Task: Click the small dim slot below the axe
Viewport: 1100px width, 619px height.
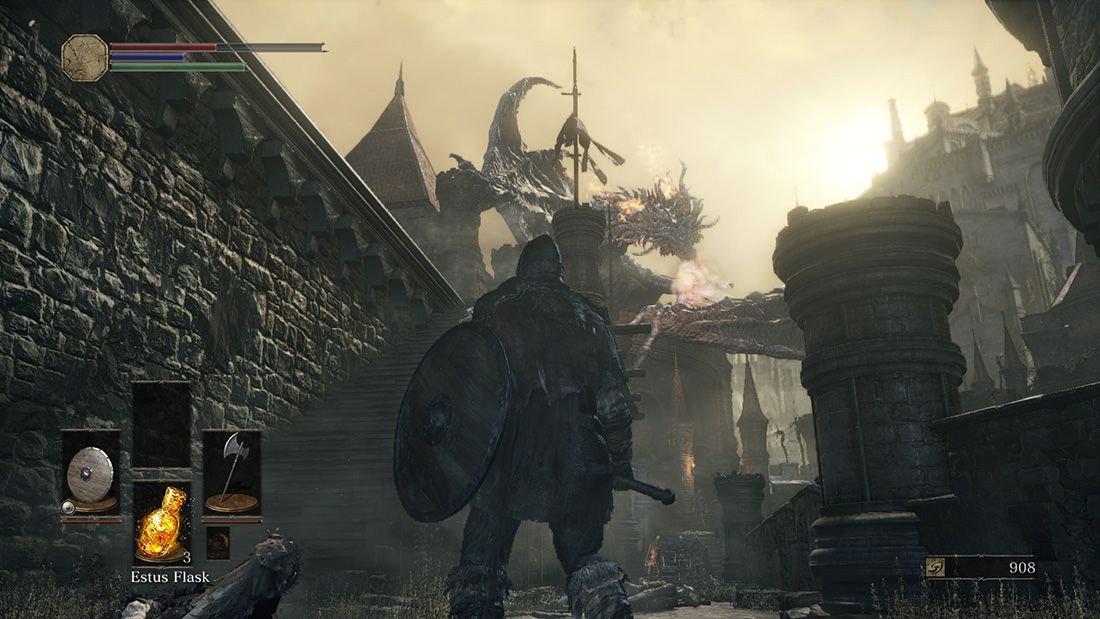Action: click(218, 542)
